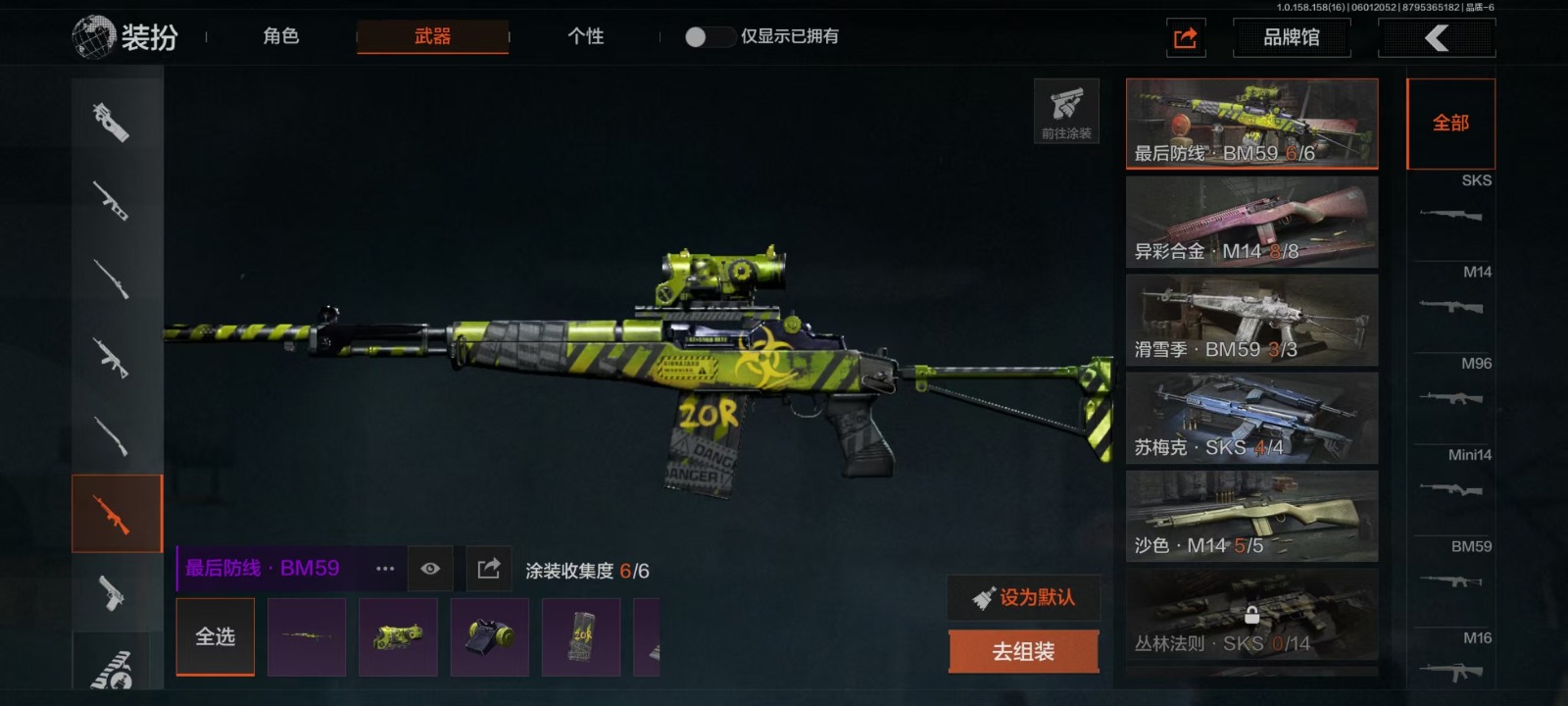Select the green scope part slot
This screenshot has height=706, width=1568.
point(398,637)
